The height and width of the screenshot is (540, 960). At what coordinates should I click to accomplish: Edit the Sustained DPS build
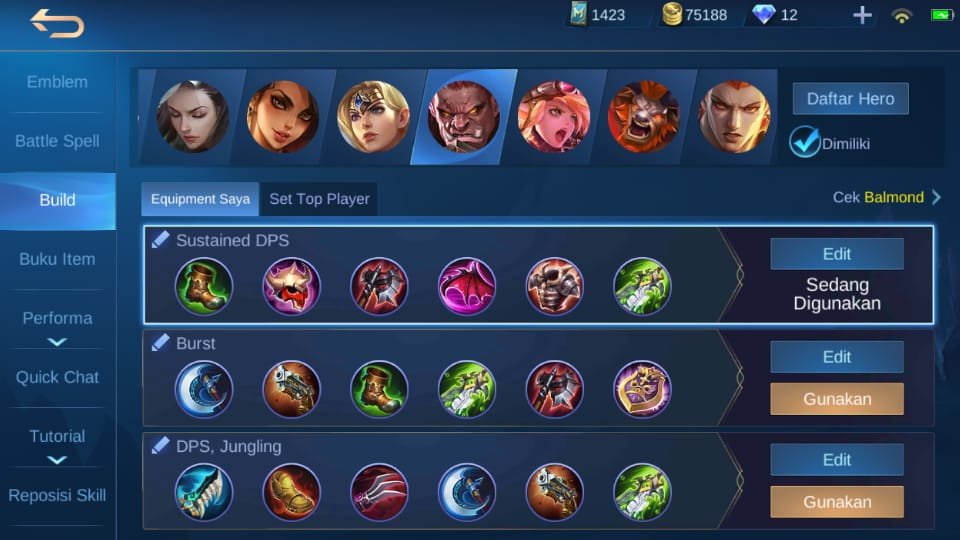[x=836, y=254]
